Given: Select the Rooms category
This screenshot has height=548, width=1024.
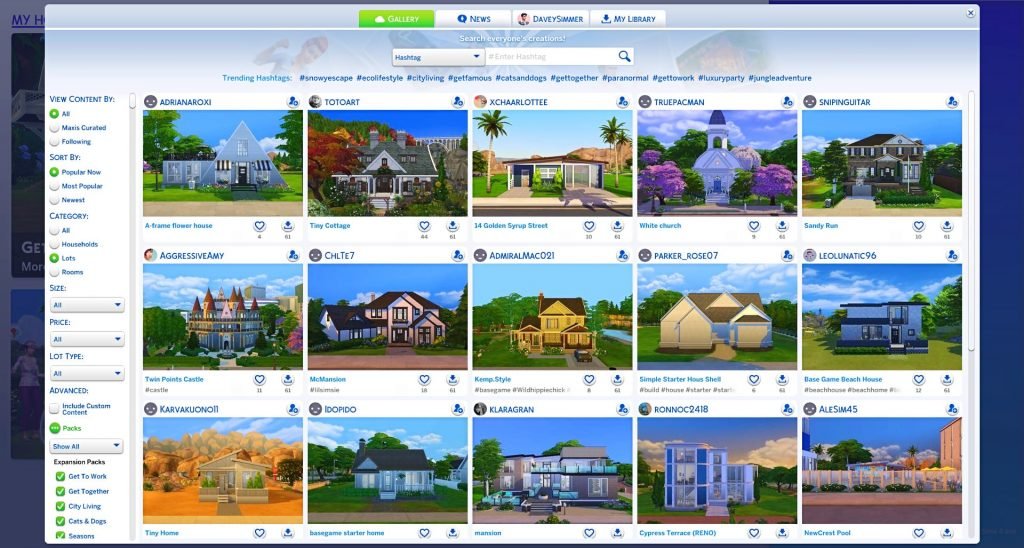Looking at the screenshot, I should click(54, 272).
